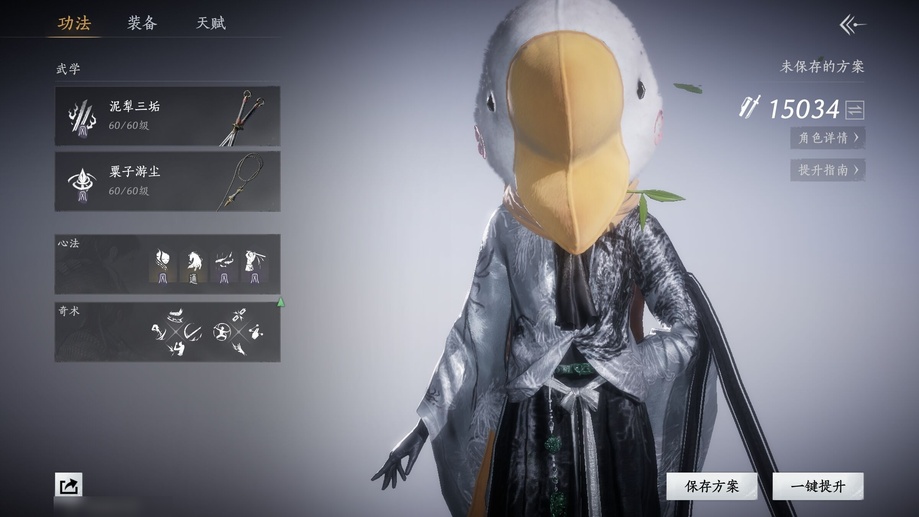Go back with the arrow icon
Viewport: 919px width, 517px height.
pyautogui.click(x=852, y=25)
